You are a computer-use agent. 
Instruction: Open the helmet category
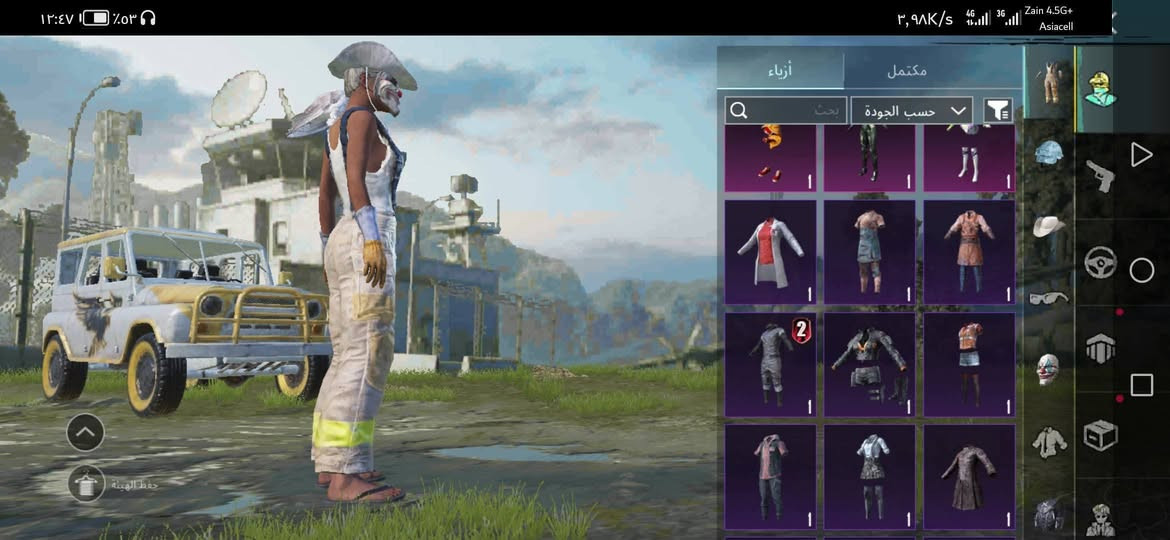click(x=1048, y=153)
